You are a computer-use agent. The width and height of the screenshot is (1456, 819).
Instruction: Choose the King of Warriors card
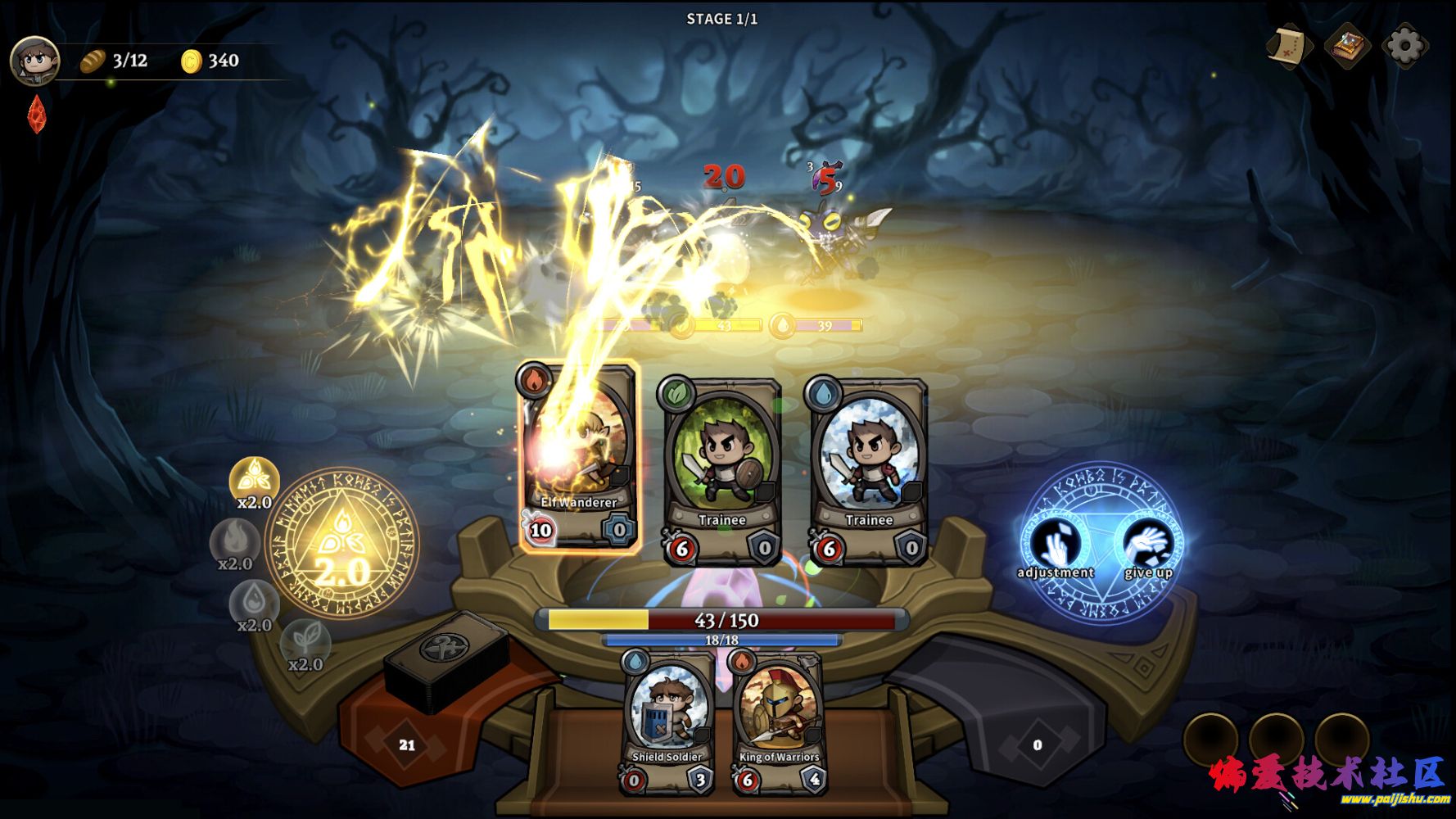779,722
